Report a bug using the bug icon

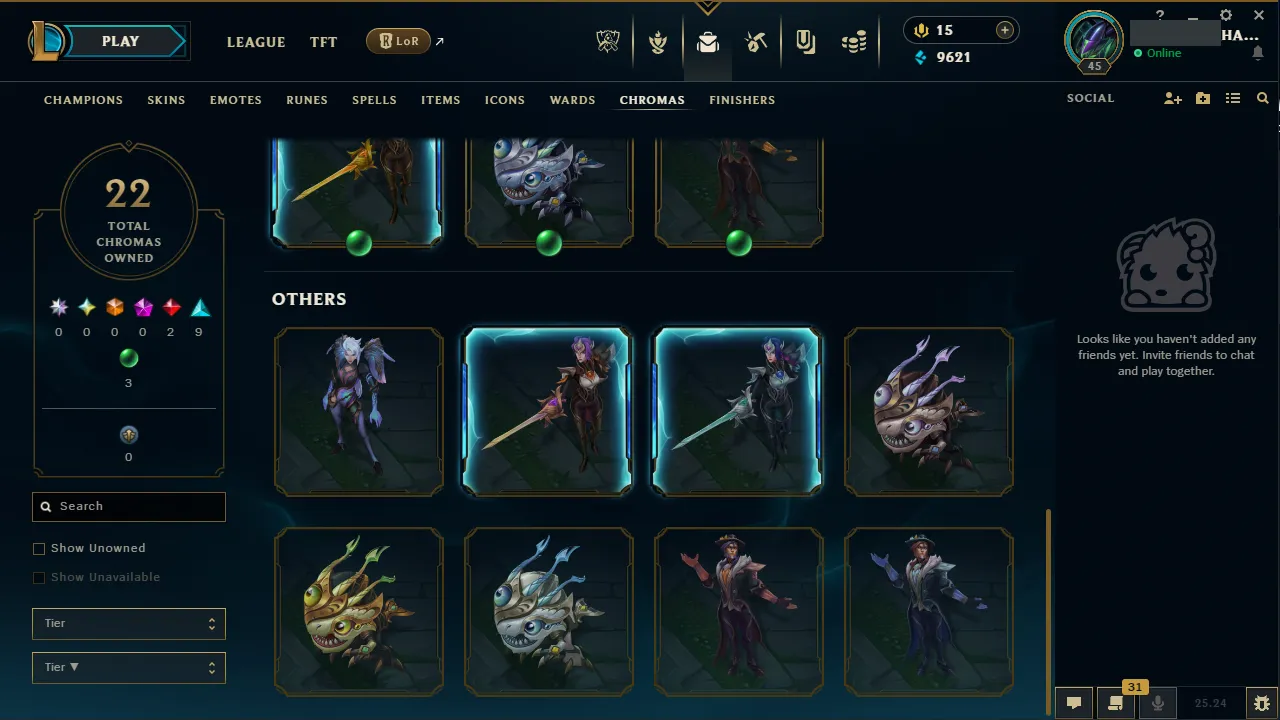coord(1262,702)
